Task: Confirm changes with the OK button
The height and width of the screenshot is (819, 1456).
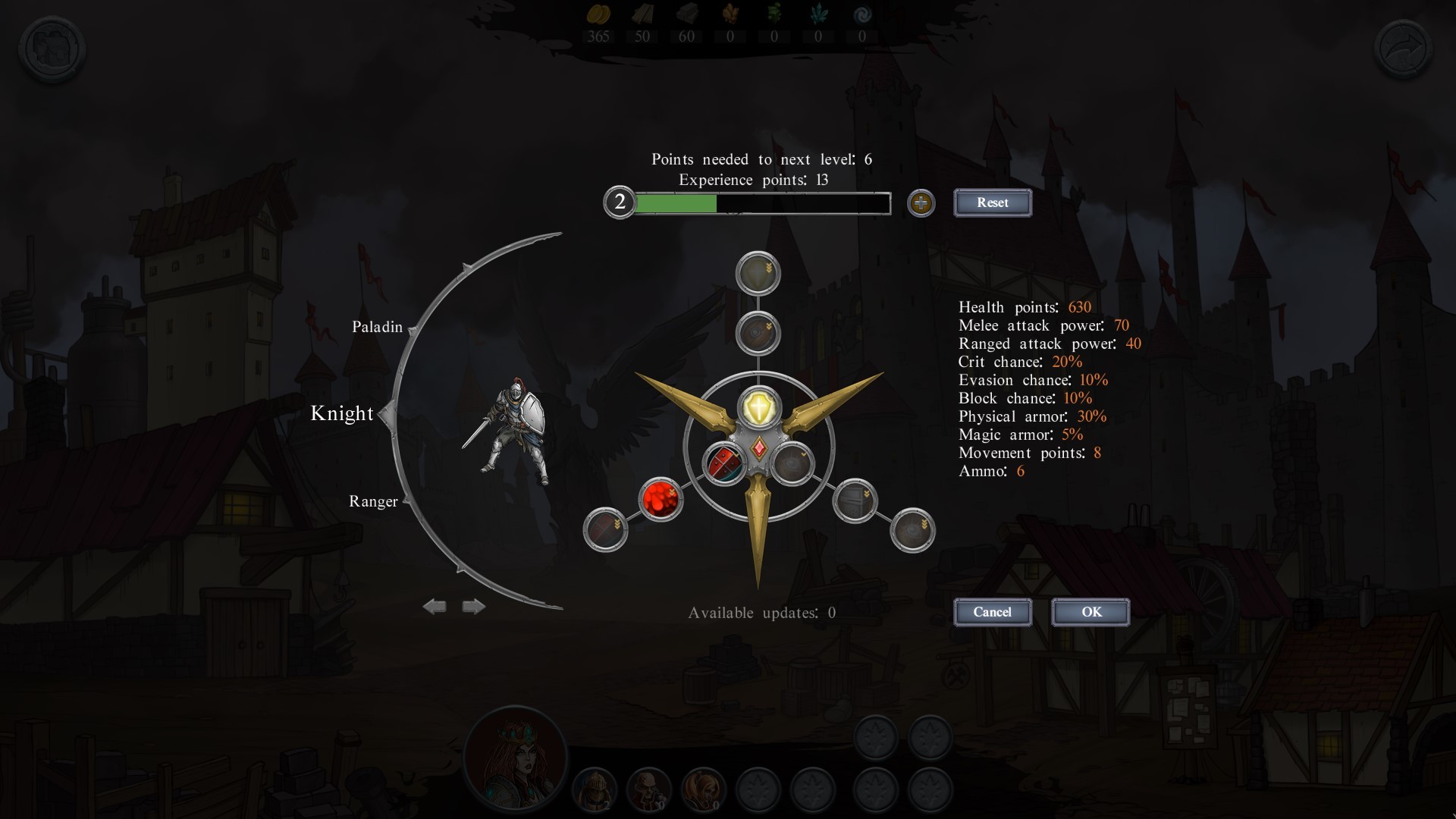Action: tap(1090, 612)
